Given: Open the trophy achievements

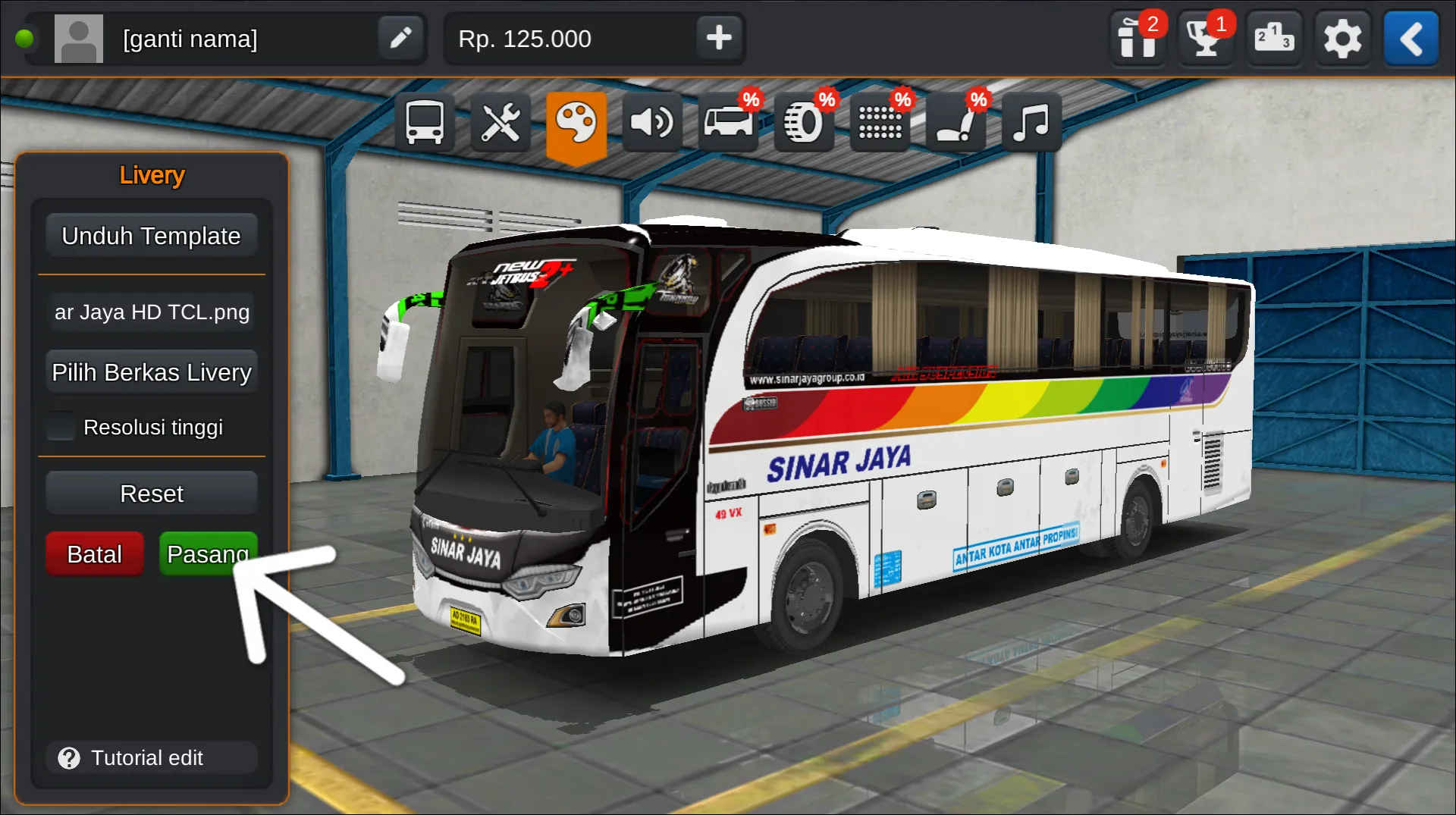Looking at the screenshot, I should pyautogui.click(x=1205, y=38).
